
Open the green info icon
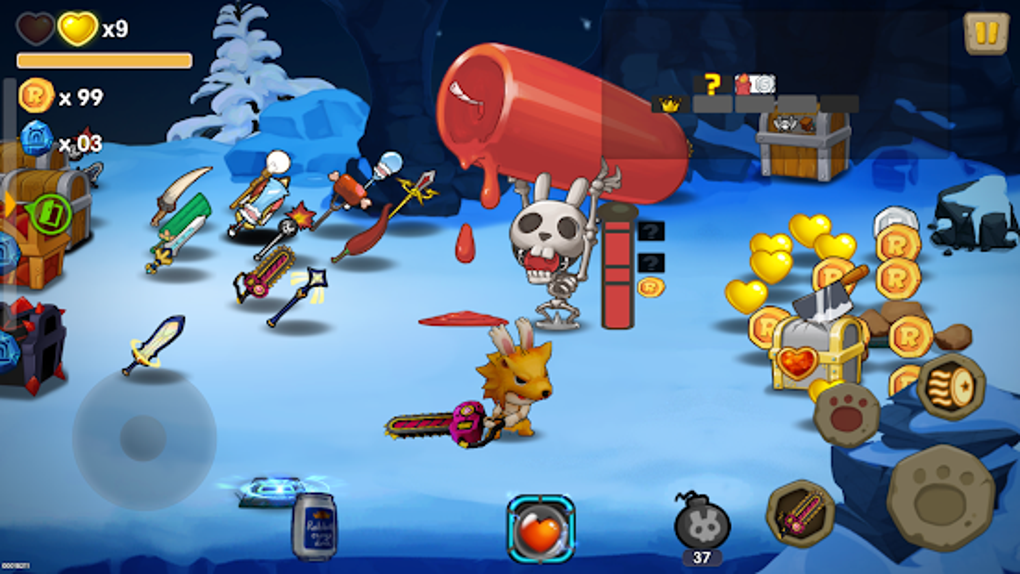tap(47, 213)
